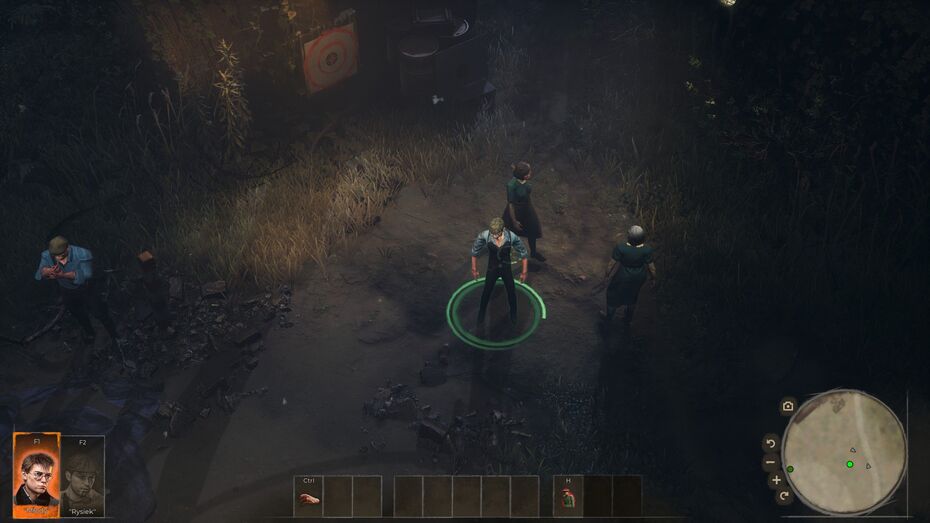Click the camera button beside the minimap
The image size is (930, 523).
coord(788,406)
